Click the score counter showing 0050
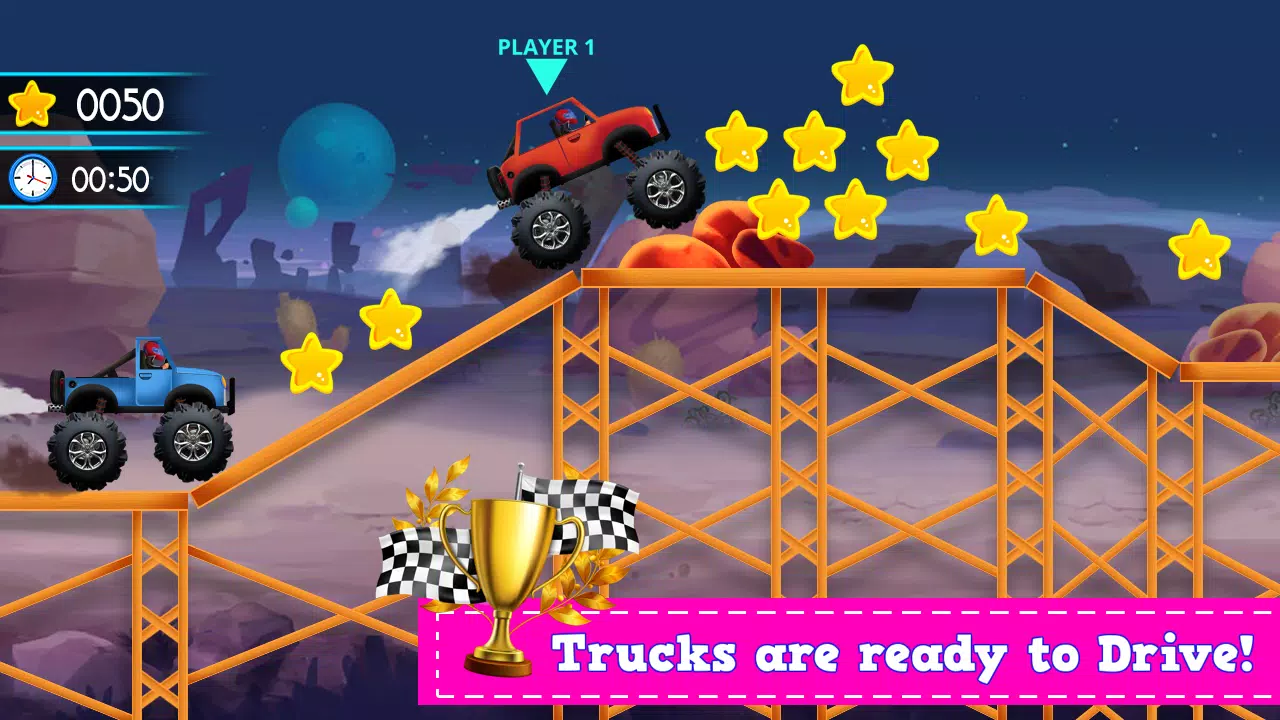1280x720 pixels. pos(120,104)
